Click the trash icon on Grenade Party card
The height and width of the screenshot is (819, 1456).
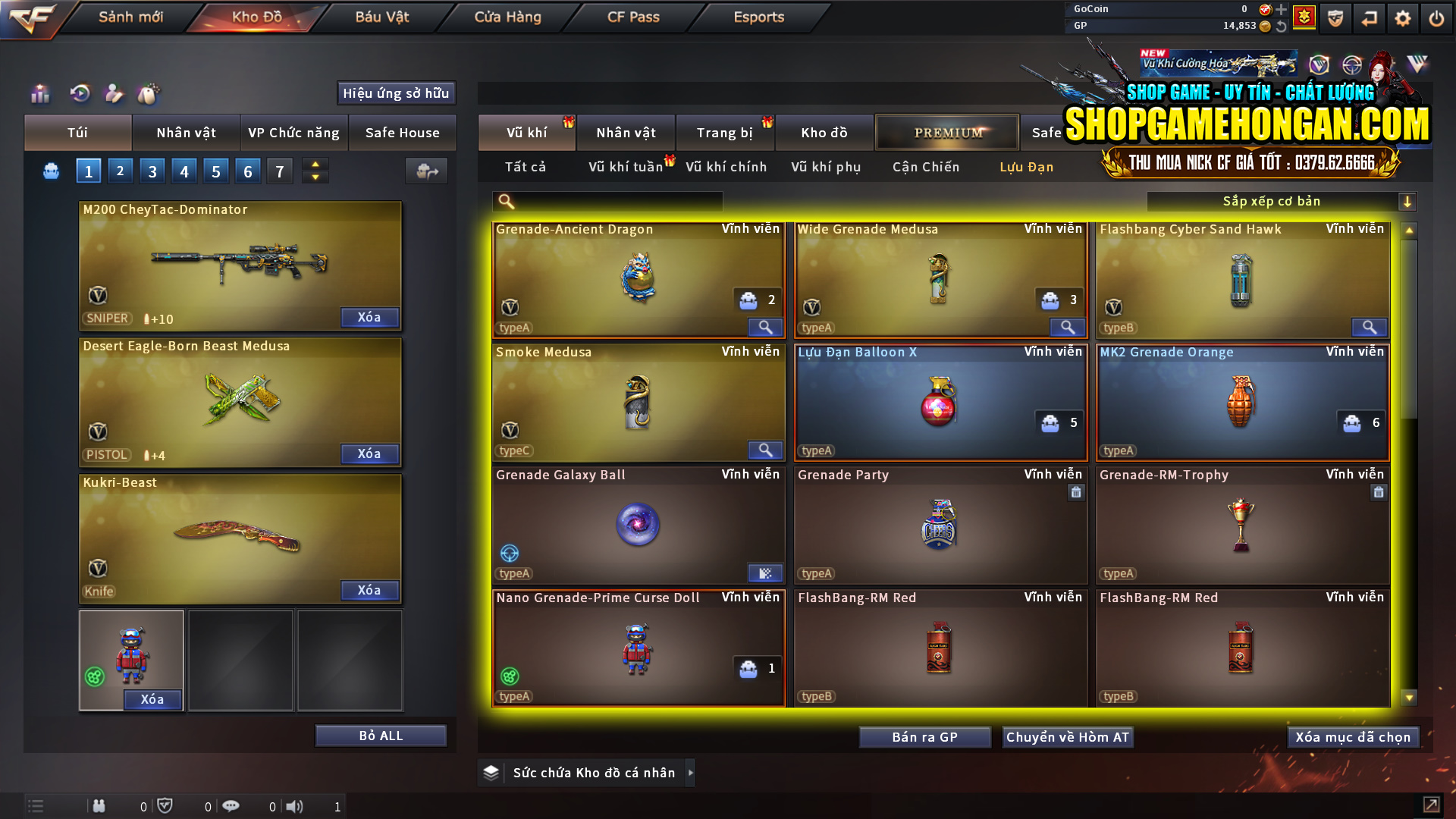(x=1076, y=492)
